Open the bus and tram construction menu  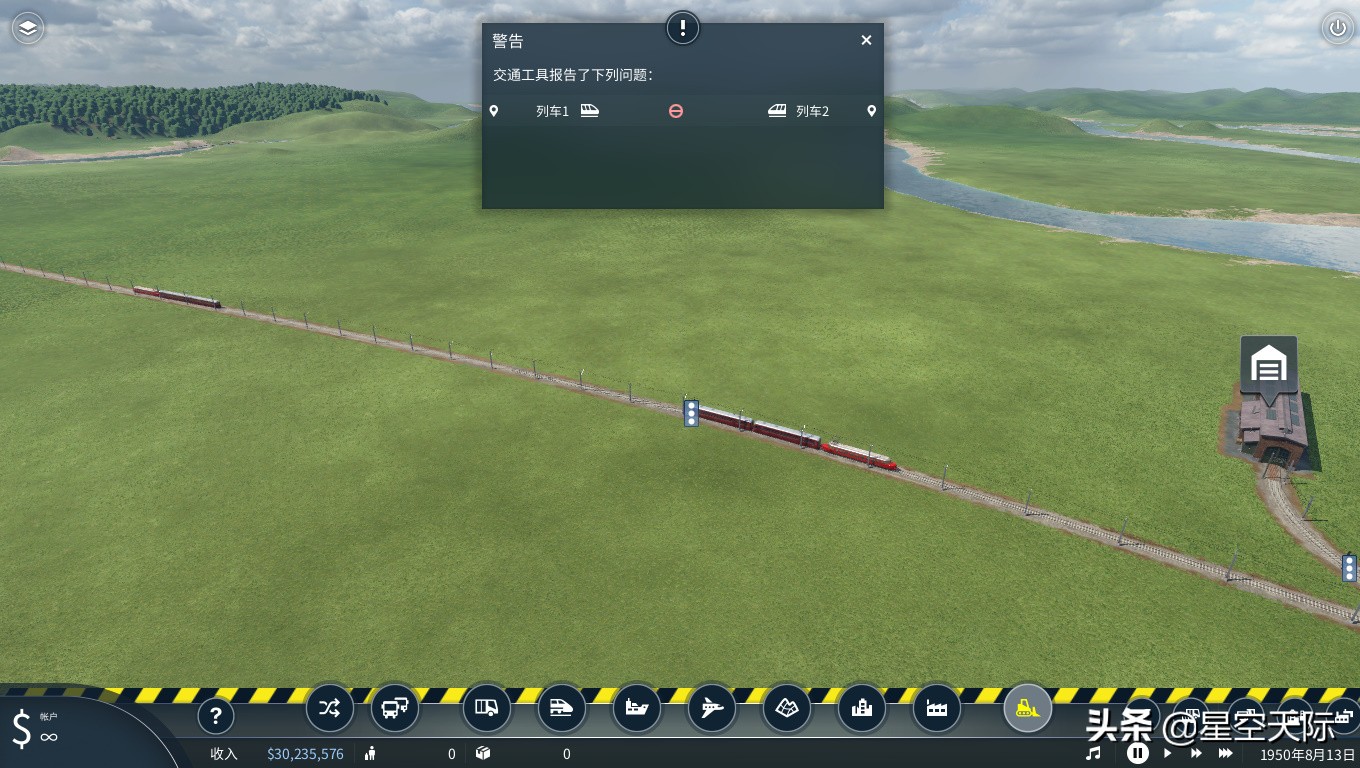[395, 709]
